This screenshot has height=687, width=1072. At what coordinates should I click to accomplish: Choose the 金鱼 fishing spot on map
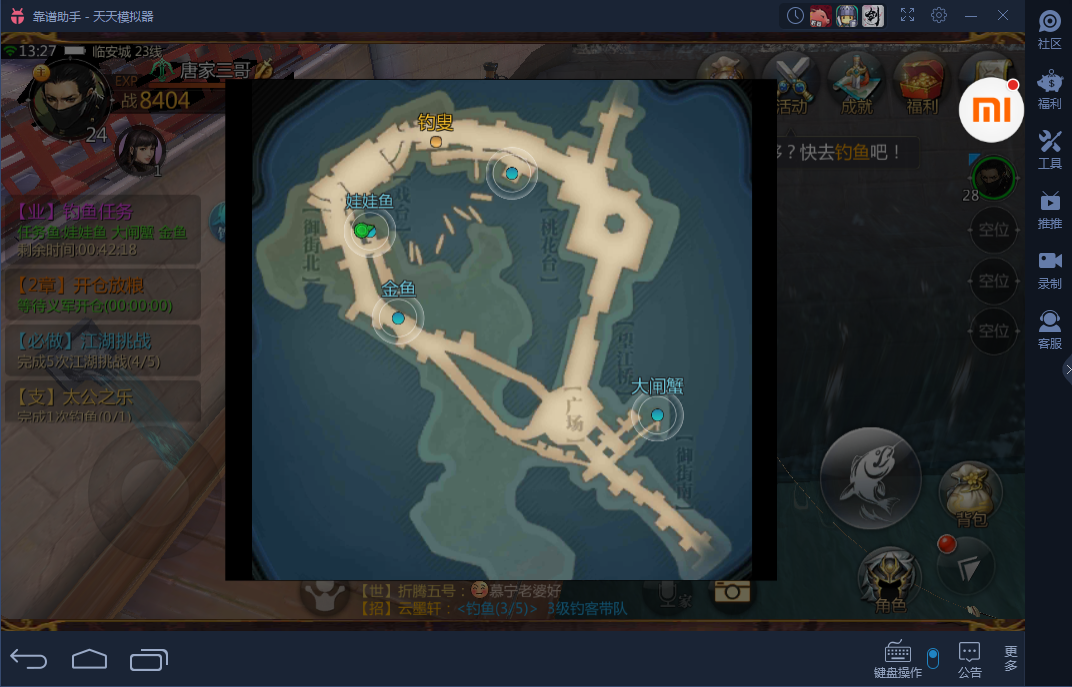(x=398, y=318)
